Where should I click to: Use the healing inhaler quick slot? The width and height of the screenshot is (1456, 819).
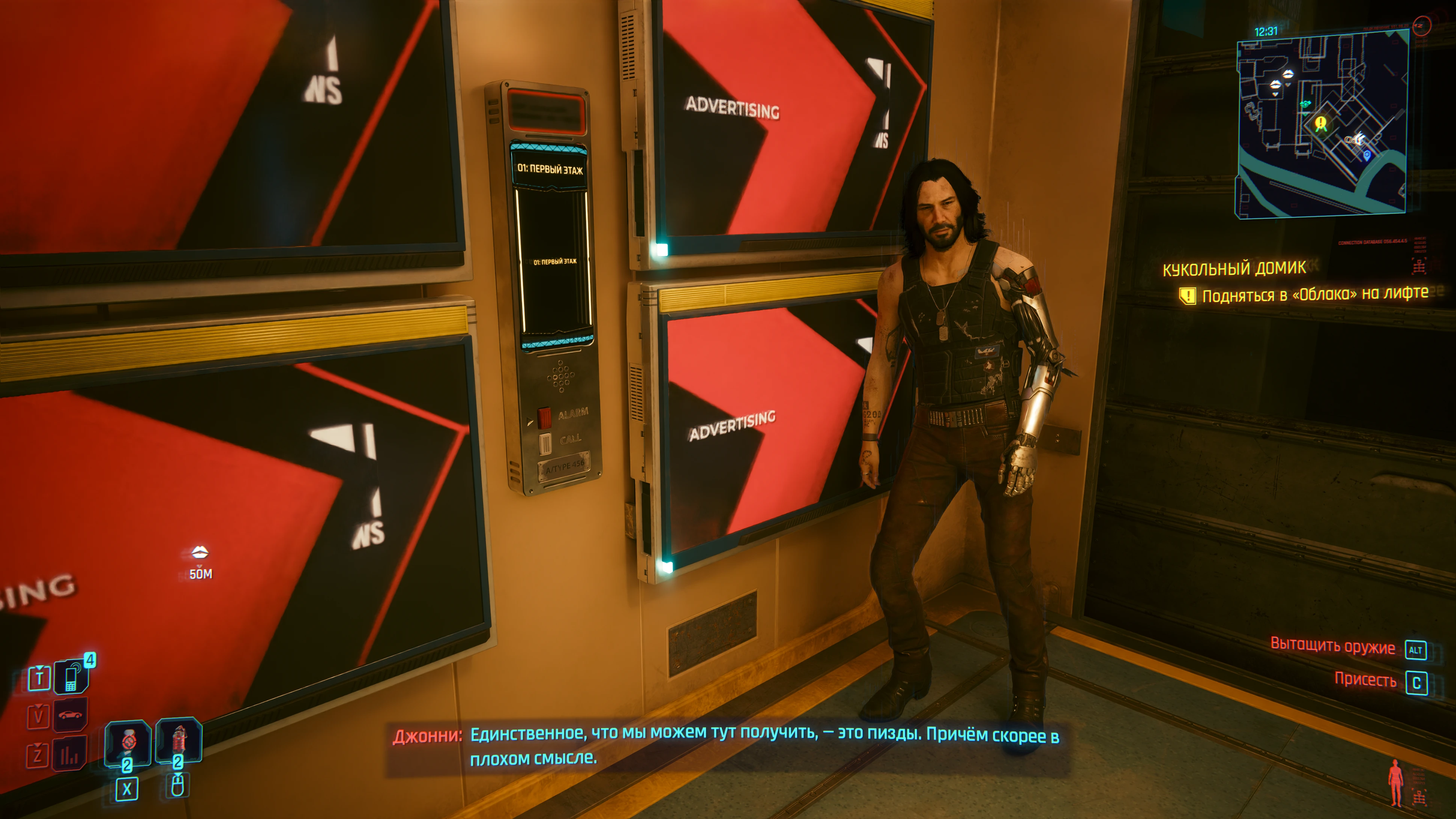[128, 742]
